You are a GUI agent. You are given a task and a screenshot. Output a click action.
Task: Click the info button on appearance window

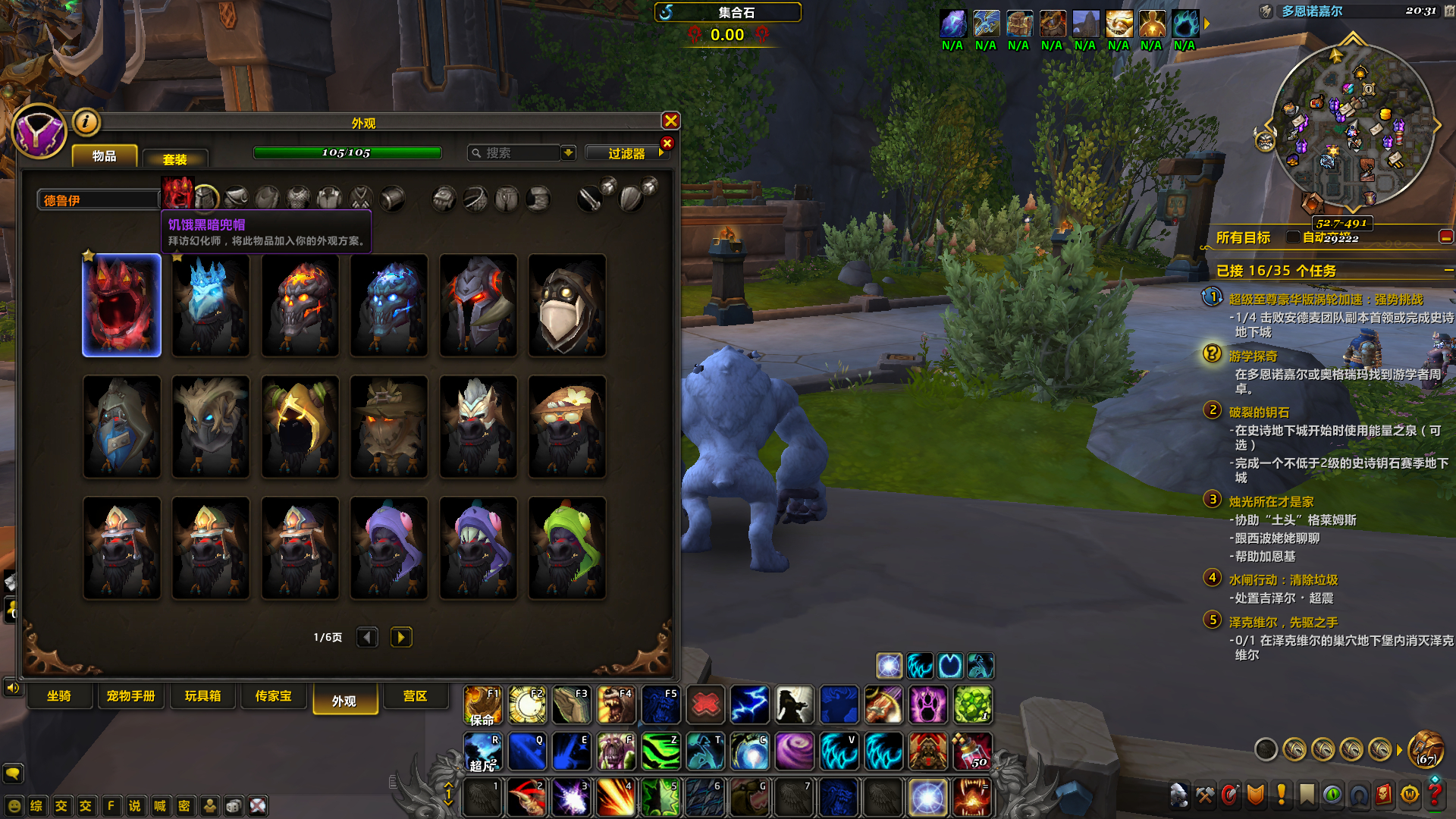86,121
